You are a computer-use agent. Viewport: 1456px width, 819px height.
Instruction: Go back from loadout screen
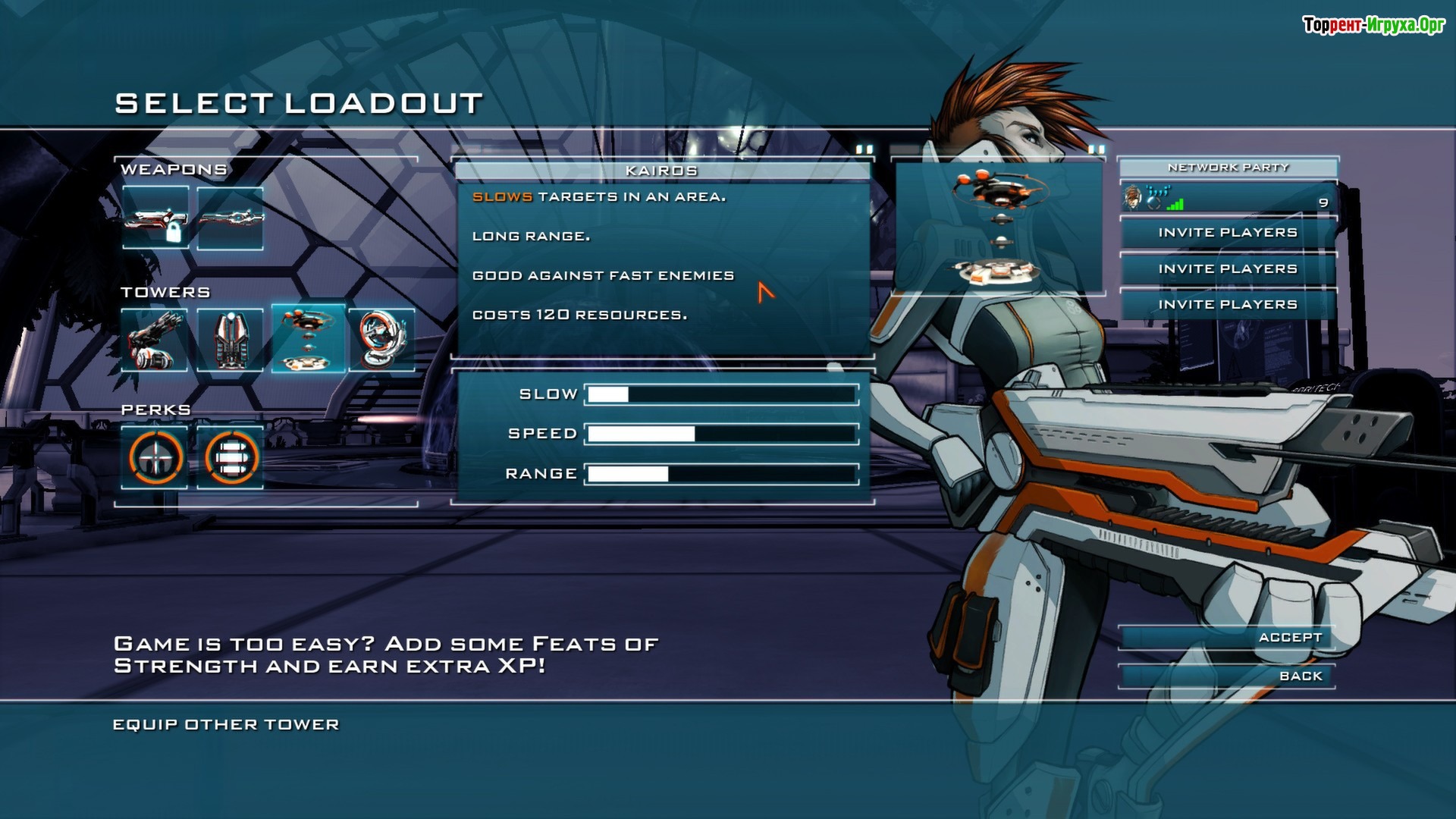tap(1227, 676)
